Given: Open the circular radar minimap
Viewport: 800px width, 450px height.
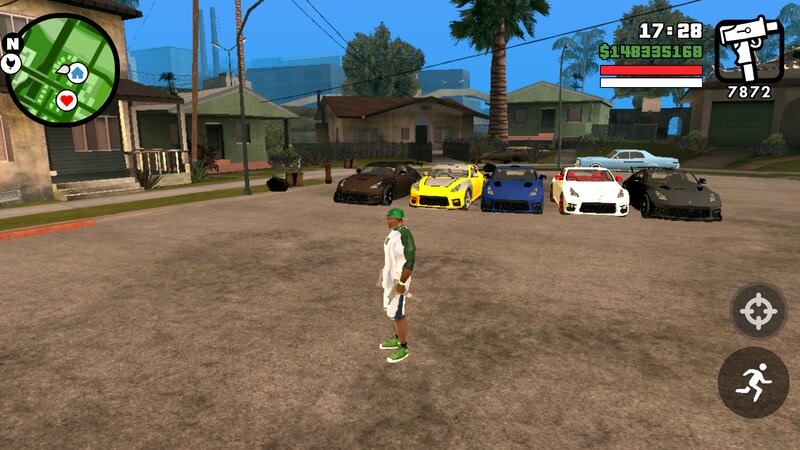Looking at the screenshot, I should pyautogui.click(x=62, y=69).
